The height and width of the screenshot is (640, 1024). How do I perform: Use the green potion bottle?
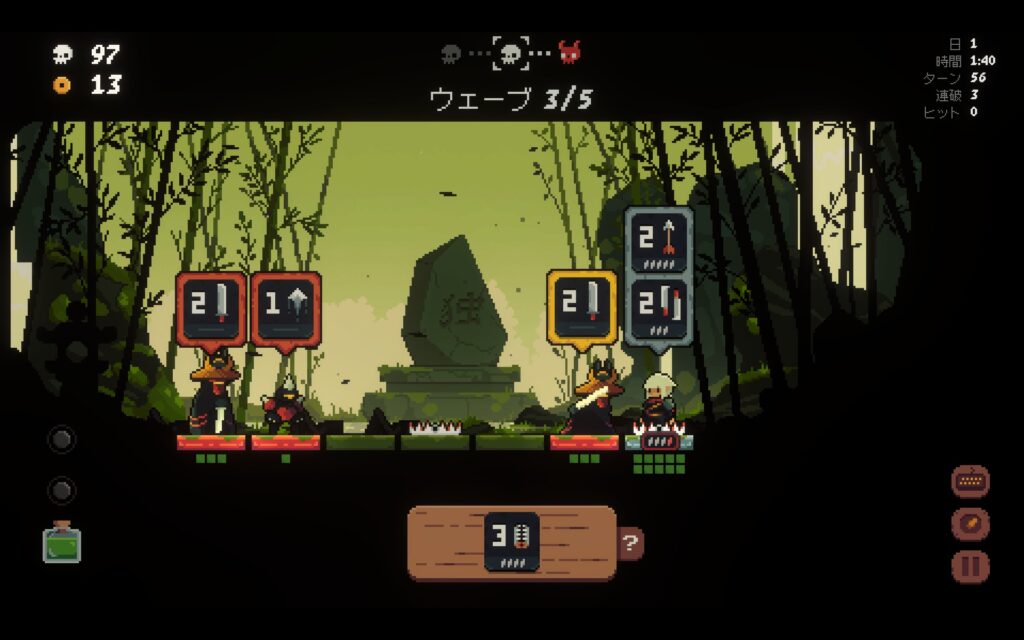[x=62, y=542]
